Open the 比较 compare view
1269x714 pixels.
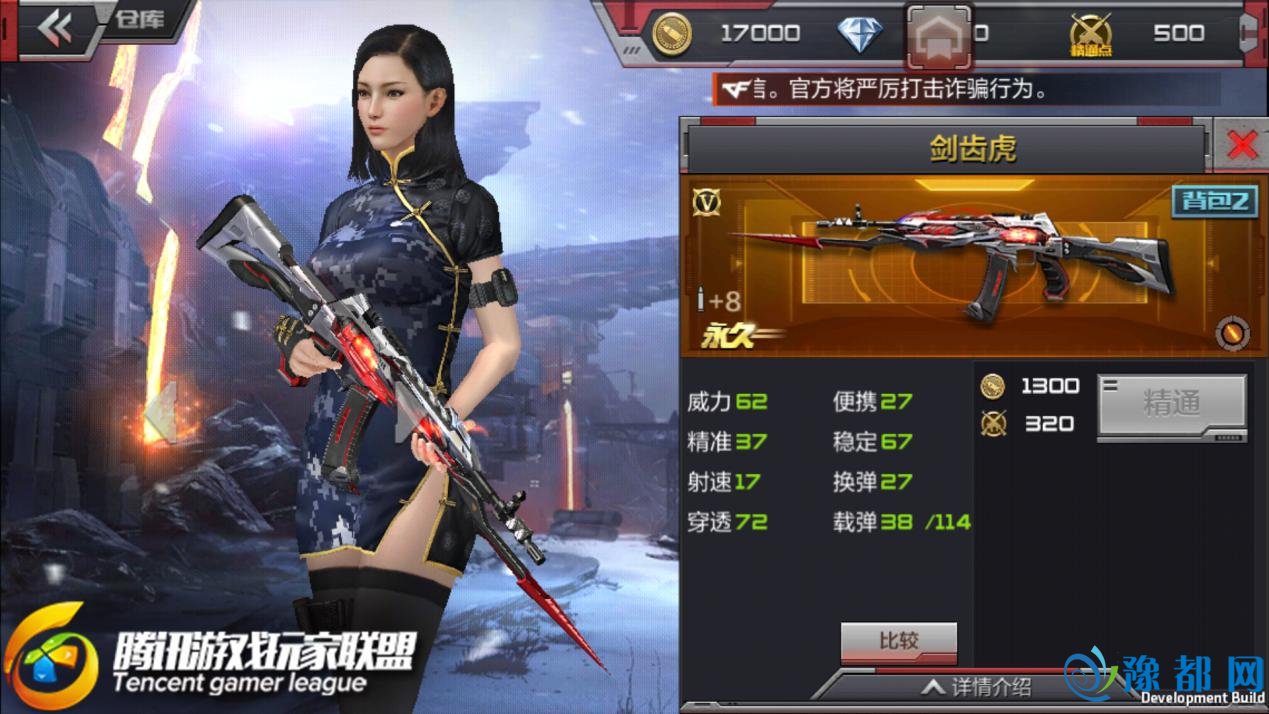click(x=898, y=641)
